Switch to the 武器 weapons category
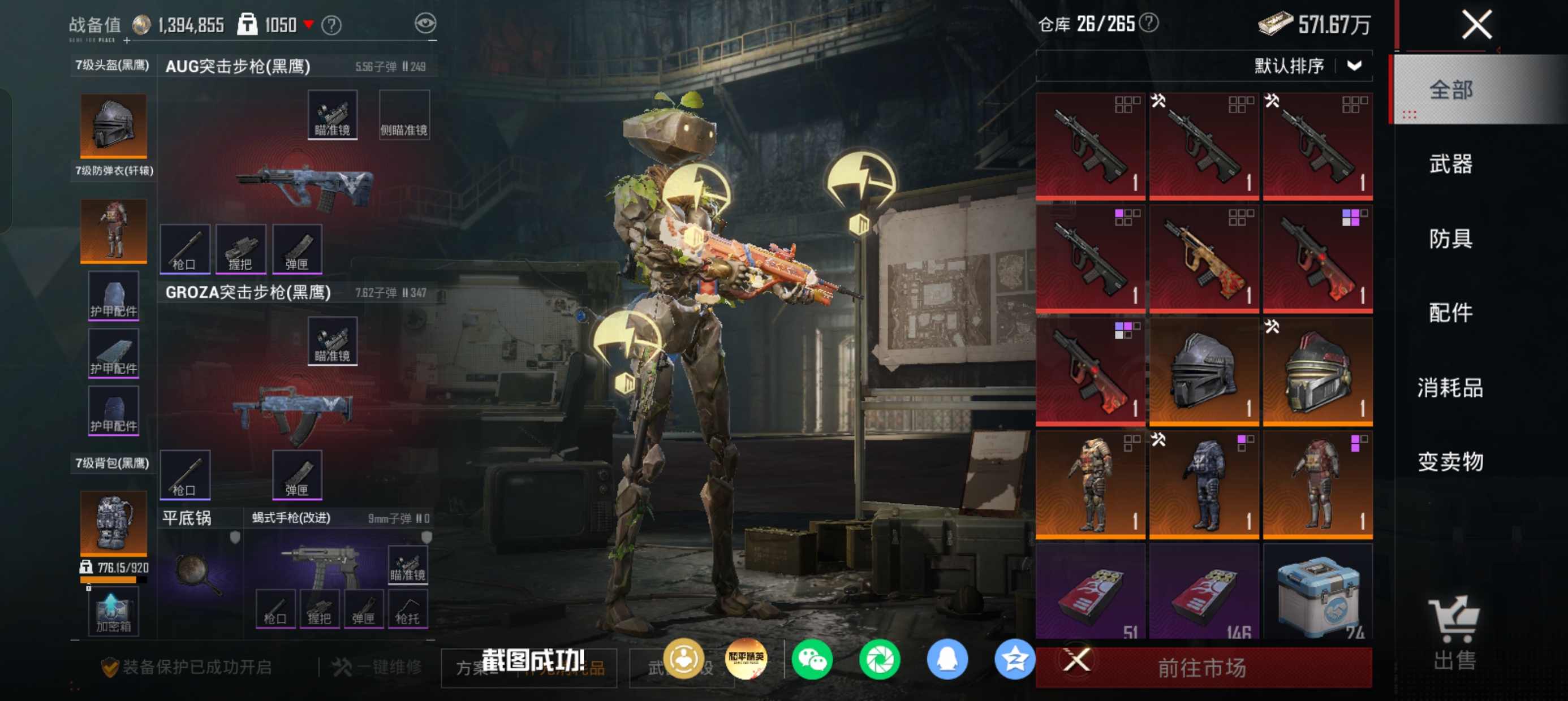Image resolution: width=1568 pixels, height=701 pixels. 1450,165
